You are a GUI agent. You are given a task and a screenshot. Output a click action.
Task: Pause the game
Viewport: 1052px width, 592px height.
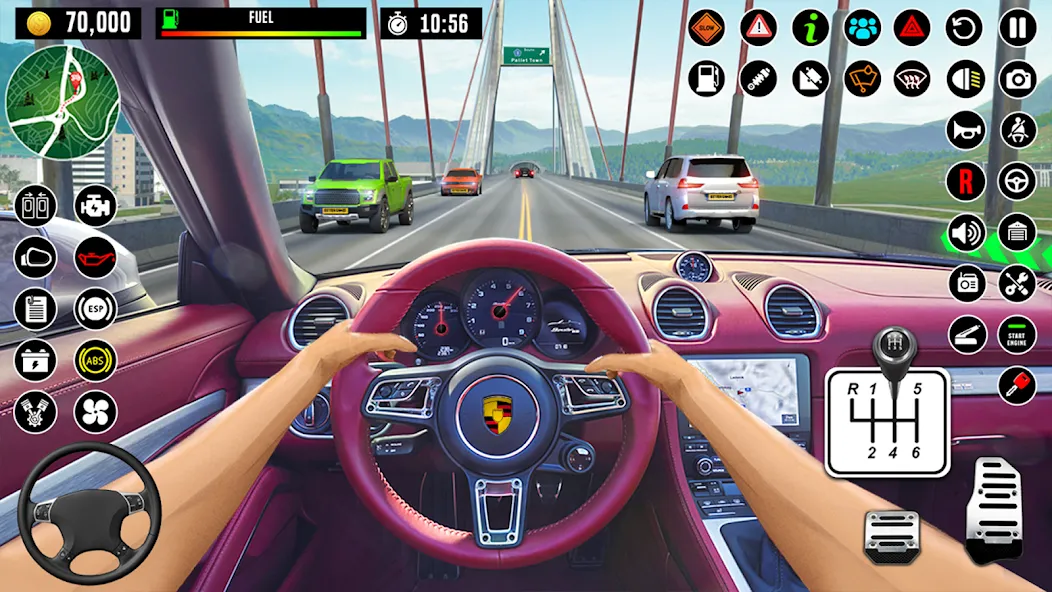click(1018, 27)
